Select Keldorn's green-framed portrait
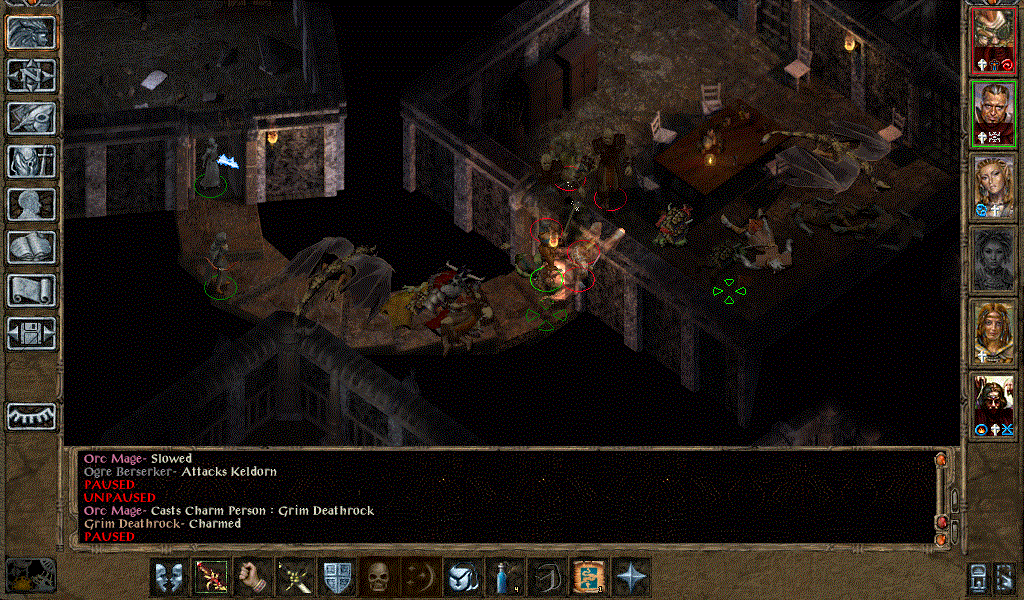1024x600 pixels. click(994, 114)
